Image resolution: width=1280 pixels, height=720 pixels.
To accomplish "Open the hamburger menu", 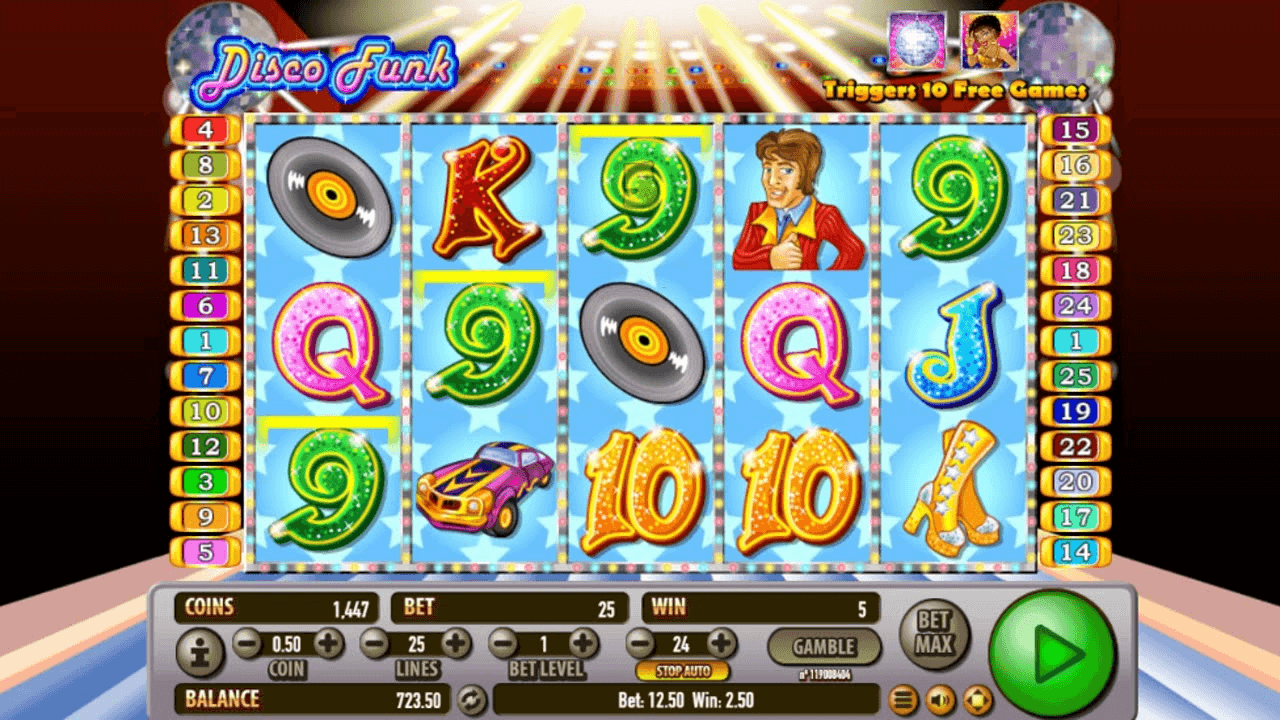I will pos(903,698).
